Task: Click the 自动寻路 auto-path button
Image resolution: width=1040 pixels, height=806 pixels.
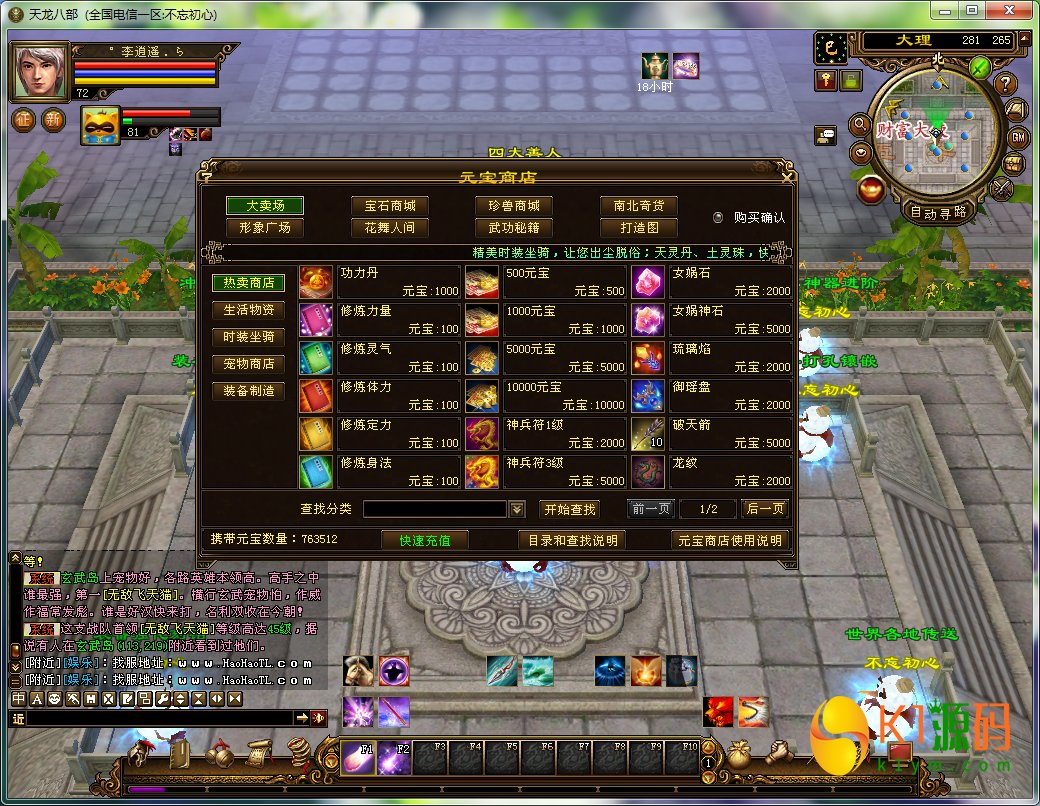Action: [938, 212]
